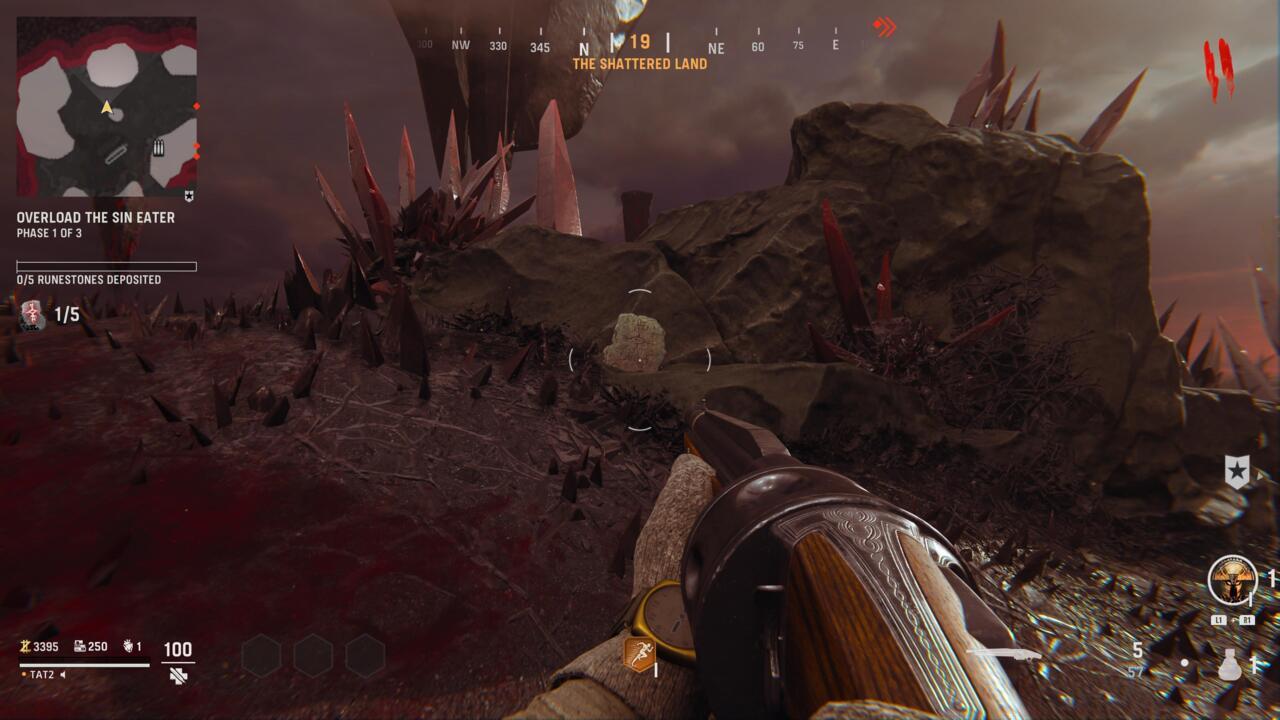
Task: Click the PHASE 1 OF 3 label
Action: pyautogui.click(x=48, y=231)
